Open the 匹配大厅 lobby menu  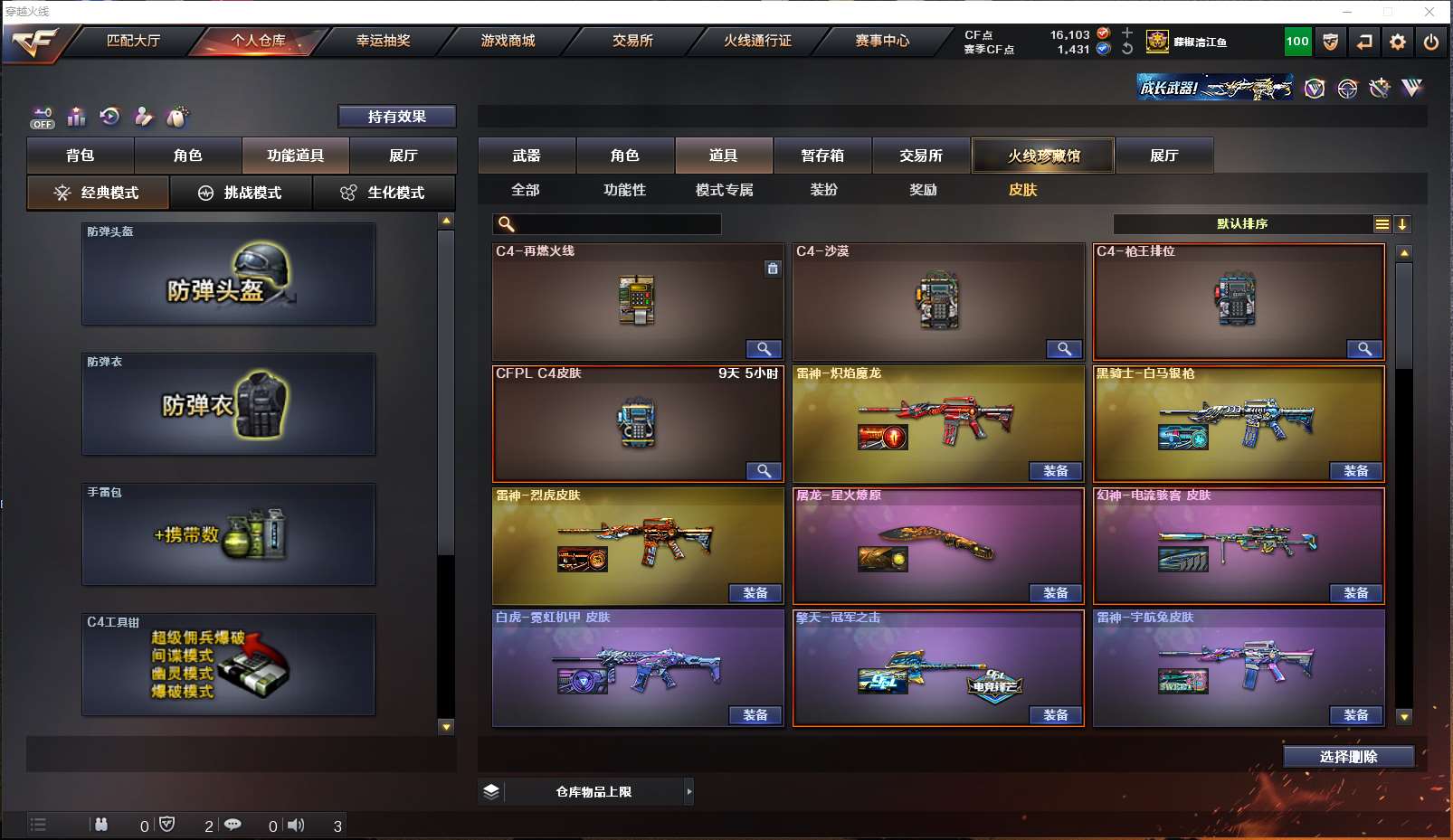point(133,41)
